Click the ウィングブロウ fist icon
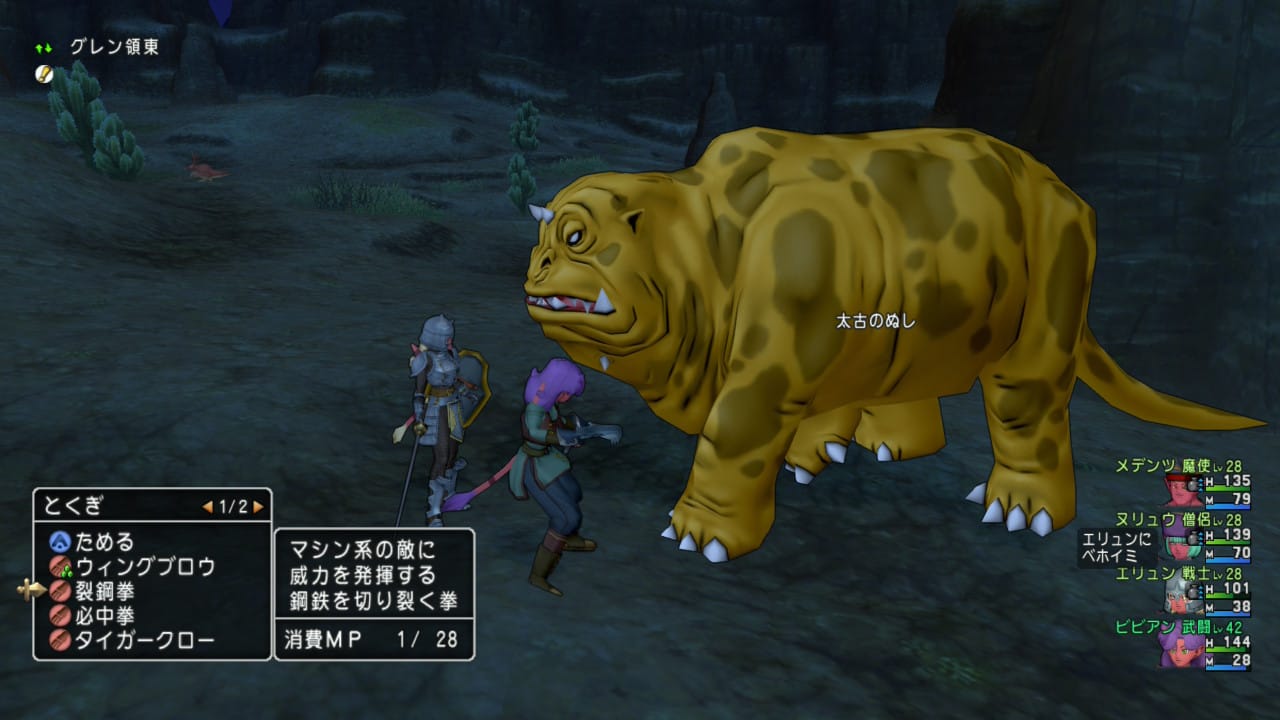This screenshot has width=1280, height=720. tap(58, 567)
